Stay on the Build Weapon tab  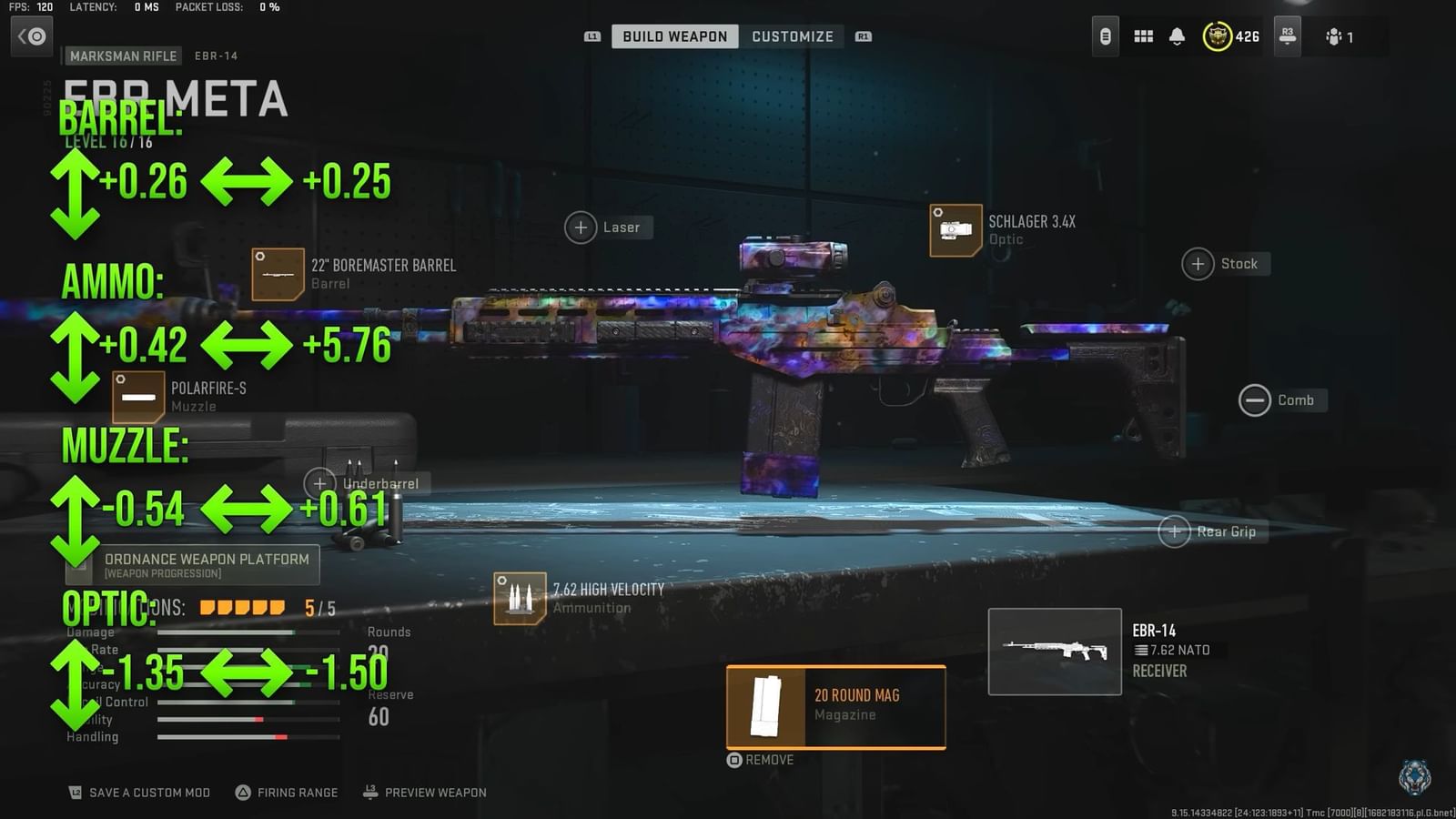(673, 35)
